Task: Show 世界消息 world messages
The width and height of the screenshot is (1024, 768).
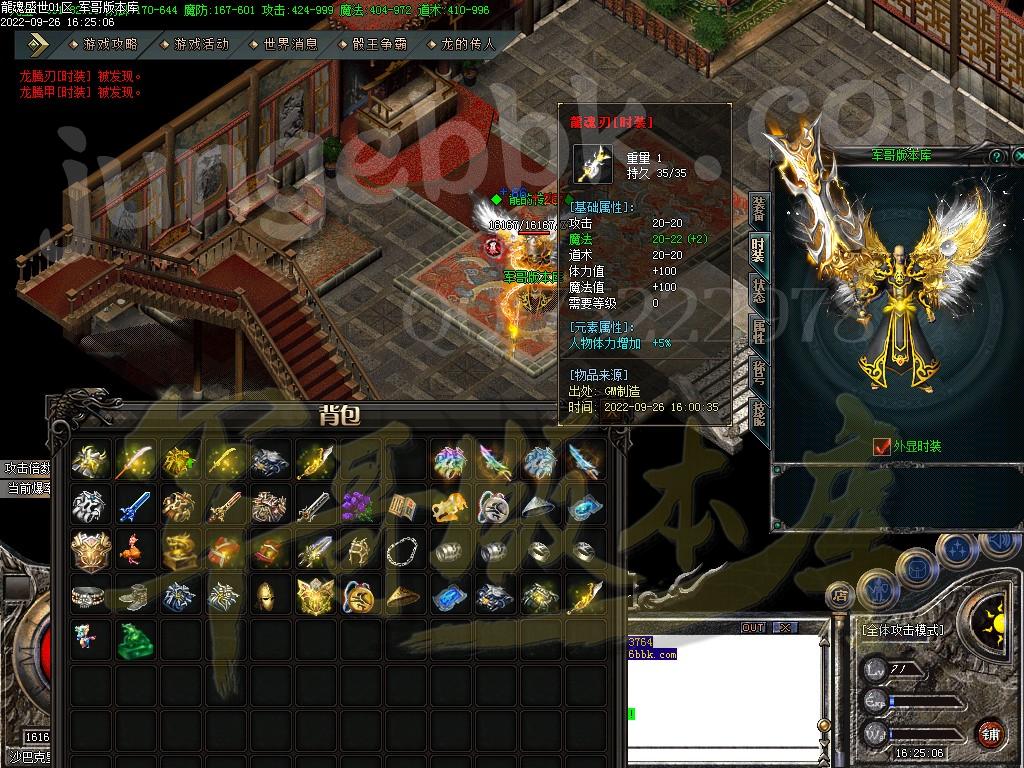Action: pyautogui.click(x=290, y=45)
